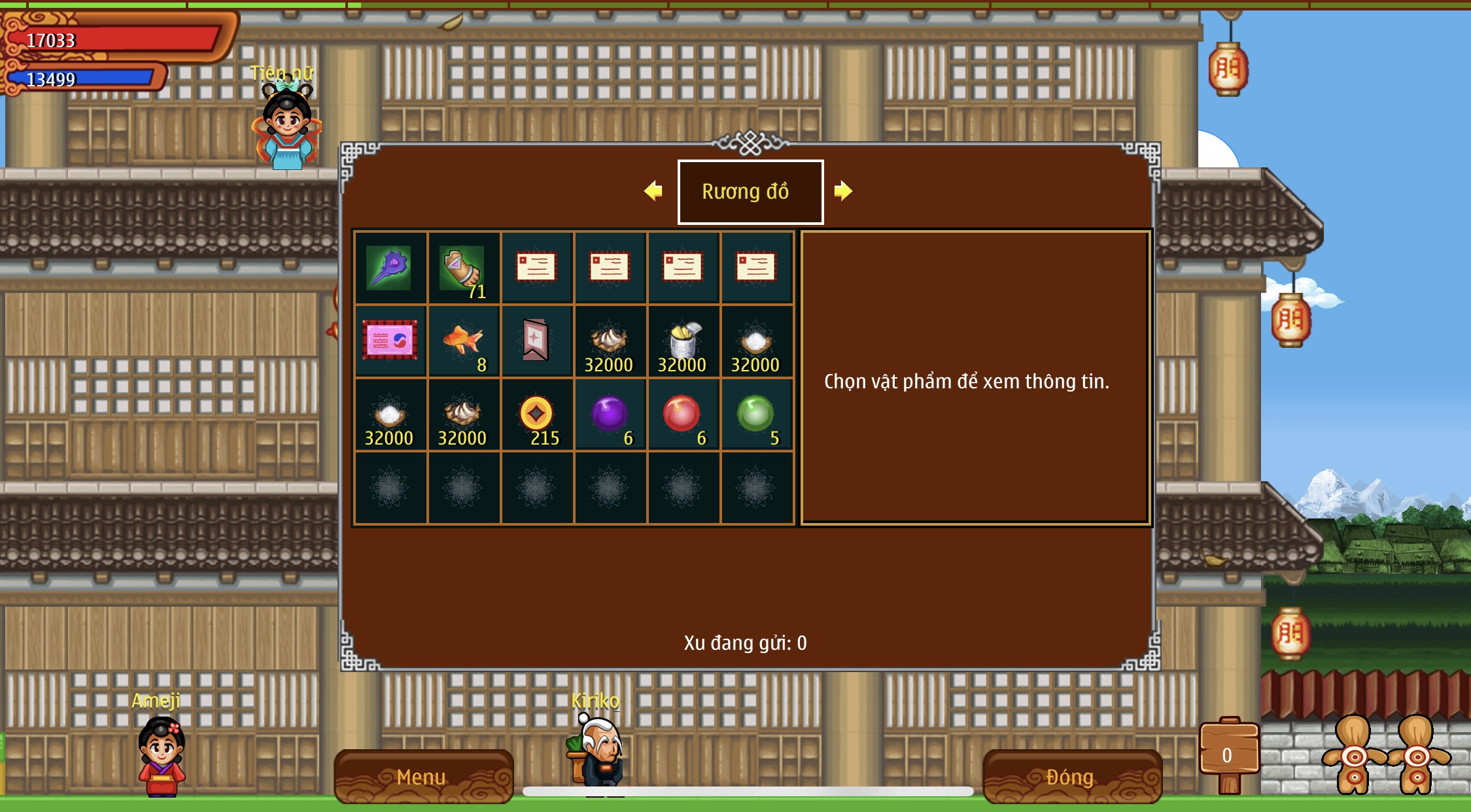This screenshot has height=812, width=1471.
Task: Select the dark red book item
Action: coord(536,341)
